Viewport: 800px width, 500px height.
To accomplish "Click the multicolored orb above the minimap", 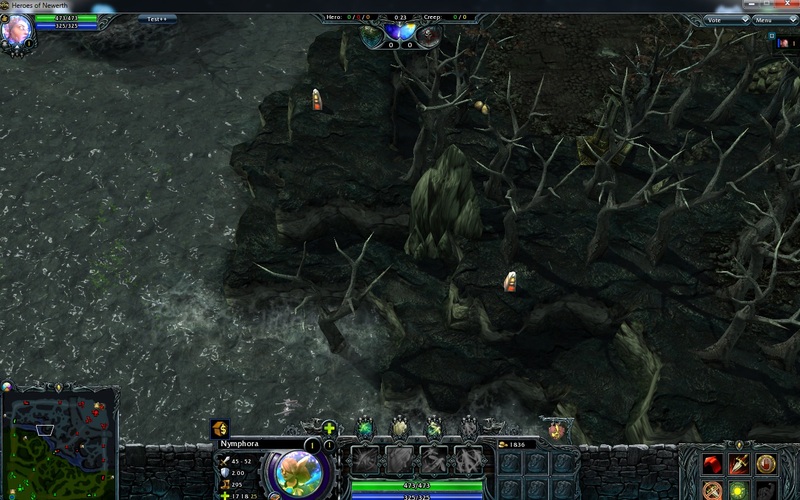I will pos(7,387).
